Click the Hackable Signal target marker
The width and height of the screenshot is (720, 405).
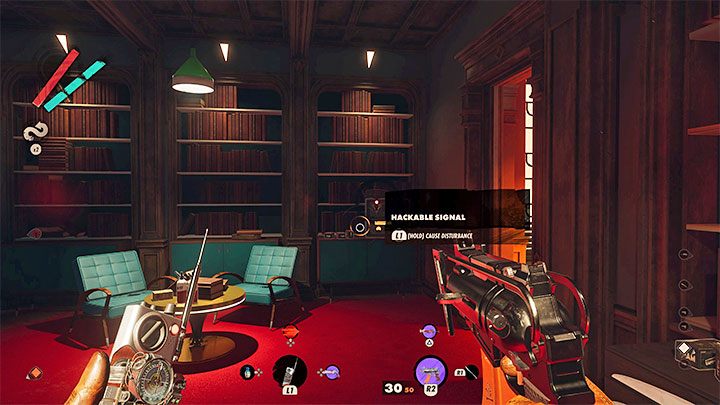click(x=360, y=227)
